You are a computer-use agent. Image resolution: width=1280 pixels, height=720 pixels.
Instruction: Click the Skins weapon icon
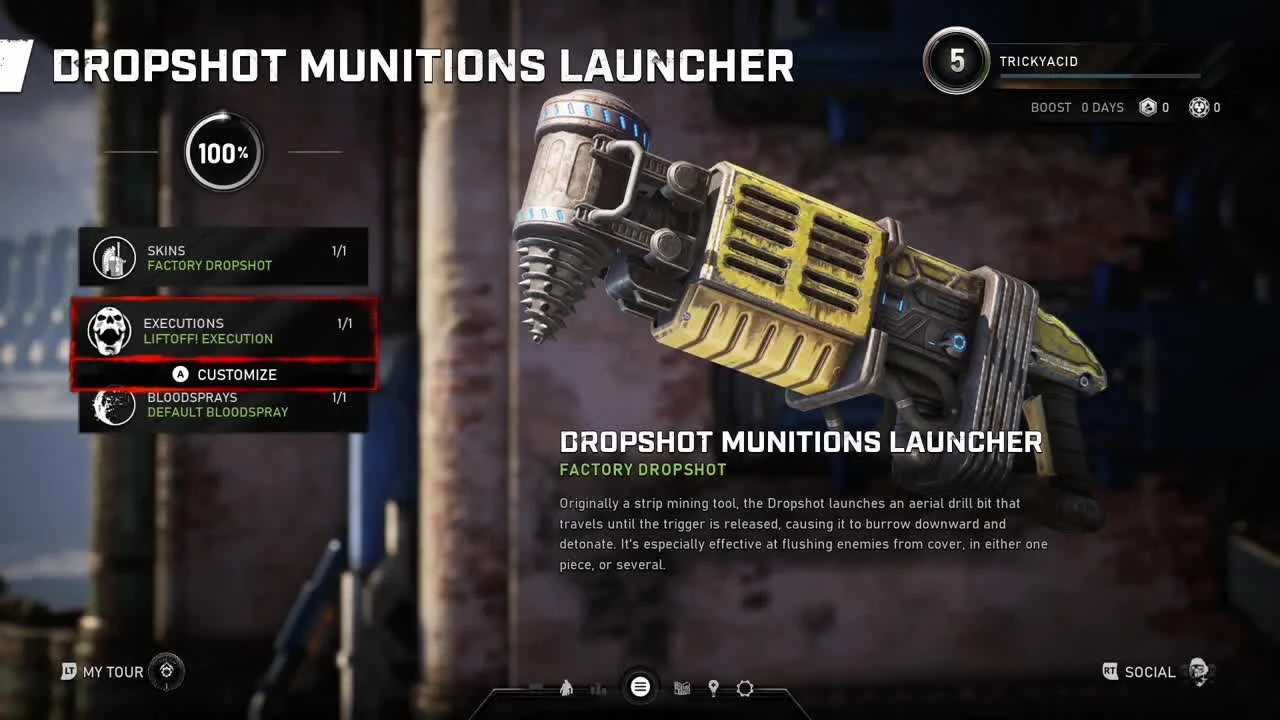(112, 258)
